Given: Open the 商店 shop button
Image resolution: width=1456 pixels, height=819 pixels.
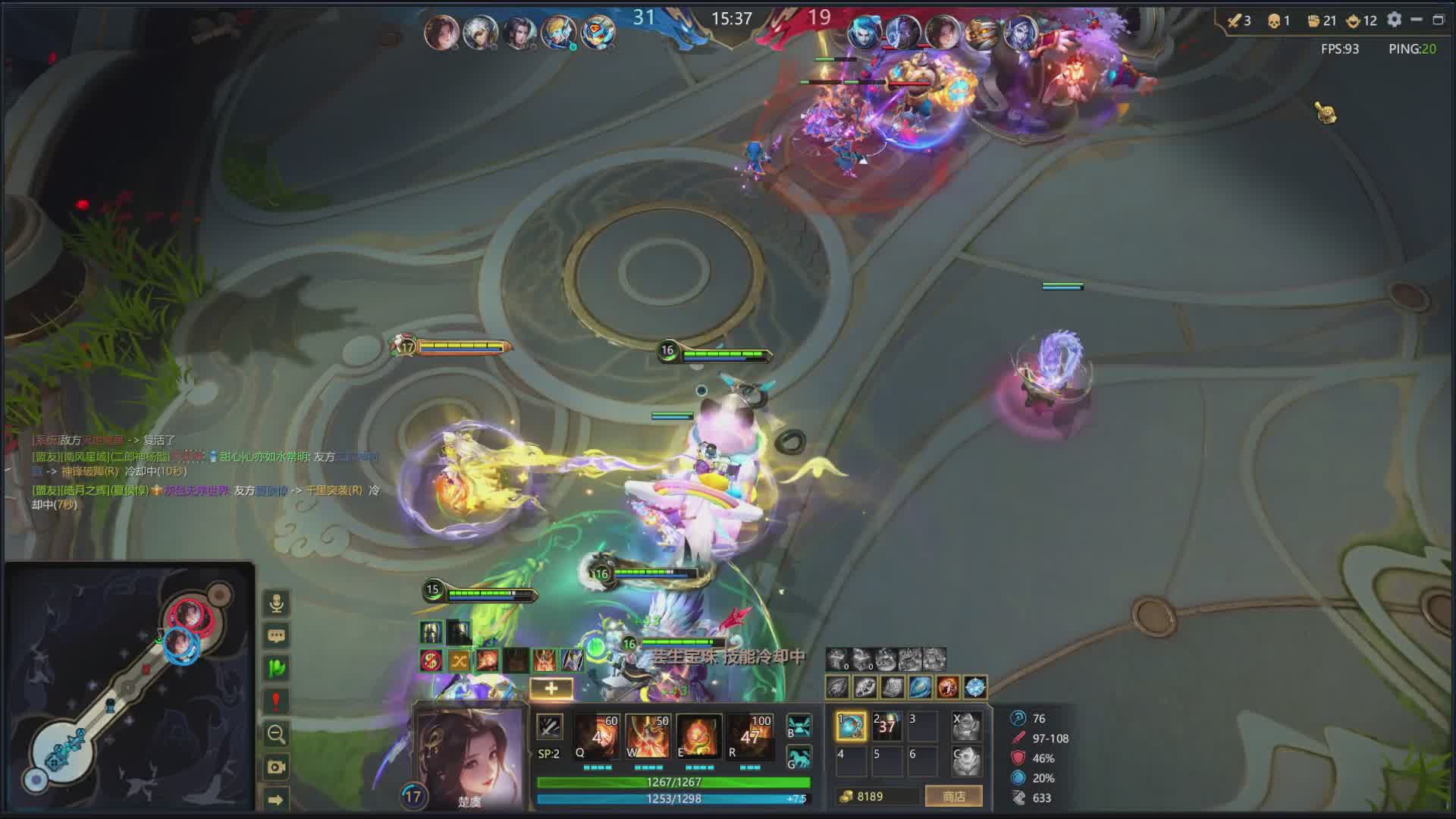Looking at the screenshot, I should [953, 796].
